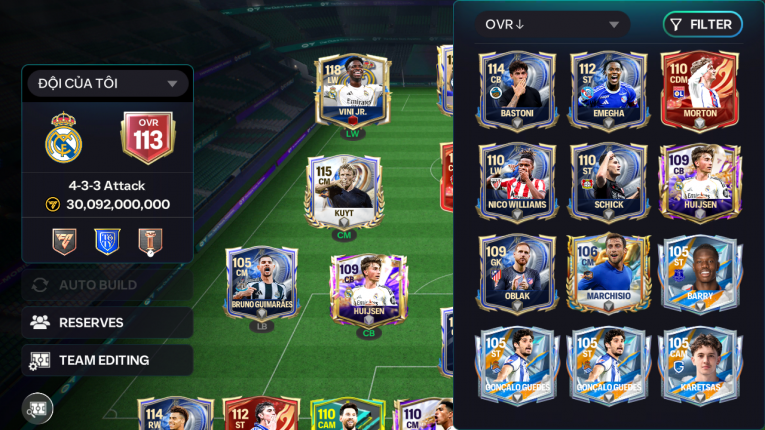Select the Marchisio card
765x430 pixels.
(x=608, y=271)
